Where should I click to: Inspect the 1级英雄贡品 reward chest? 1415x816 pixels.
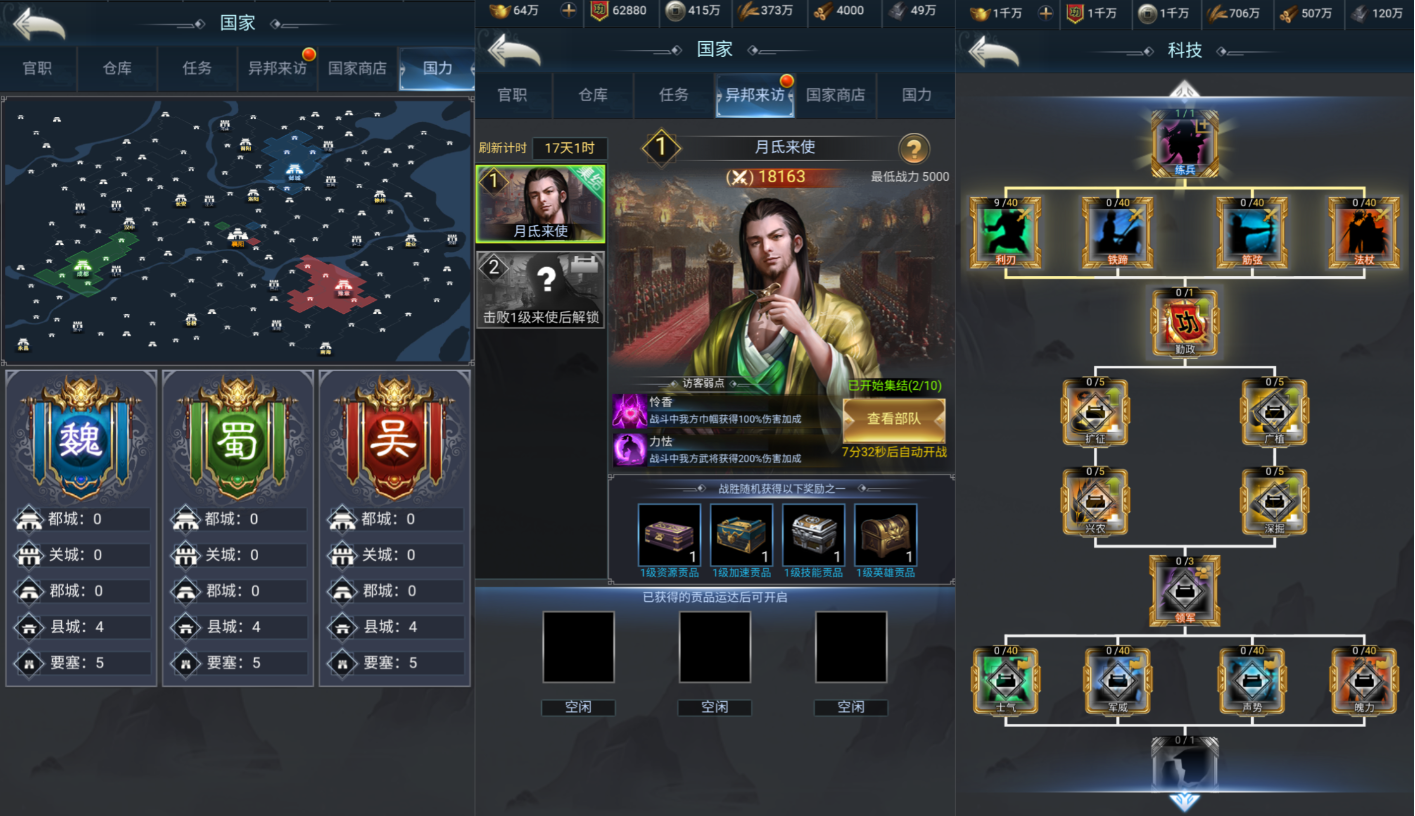tap(885, 536)
